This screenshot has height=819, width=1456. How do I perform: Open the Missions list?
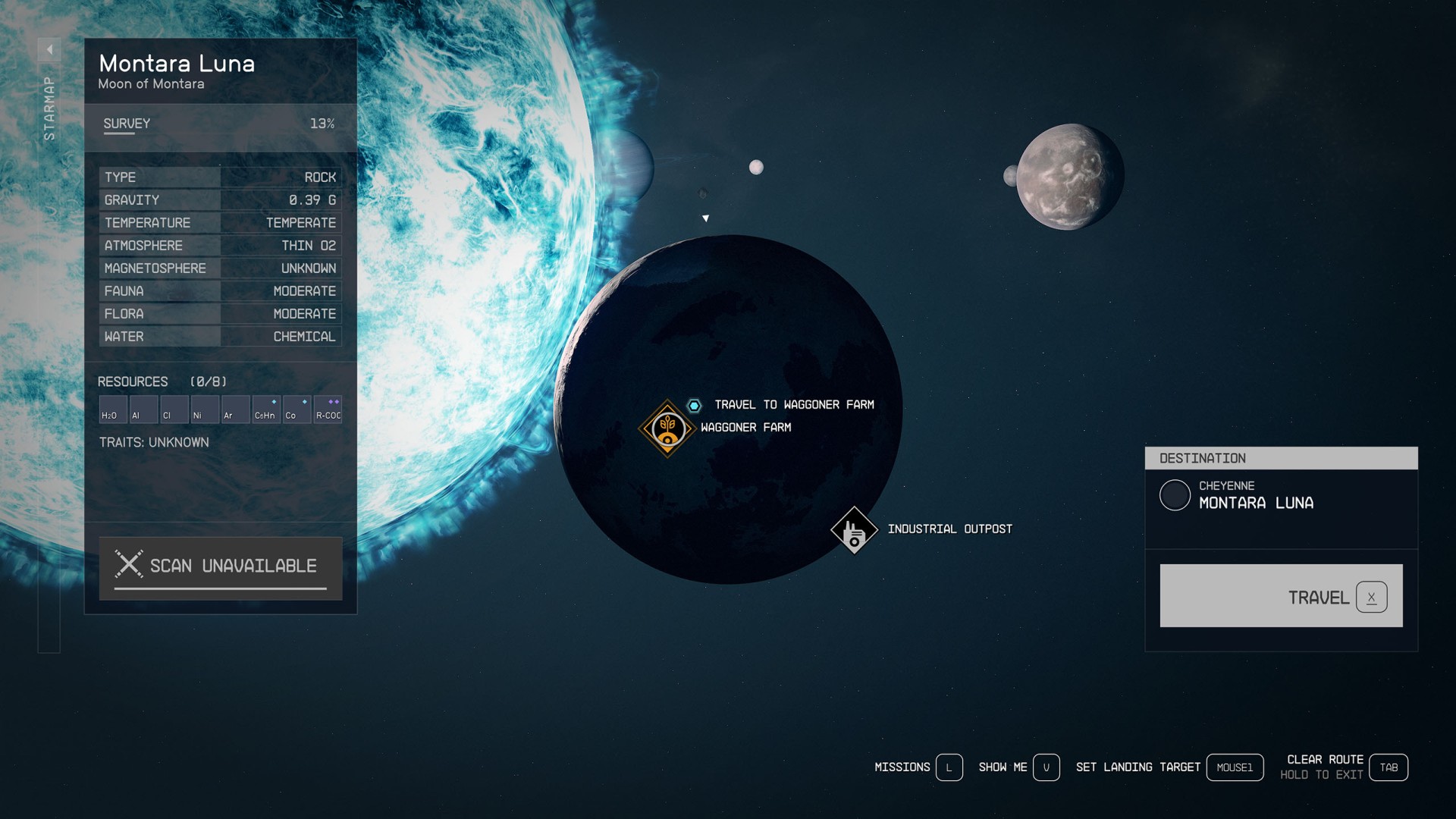(x=918, y=767)
